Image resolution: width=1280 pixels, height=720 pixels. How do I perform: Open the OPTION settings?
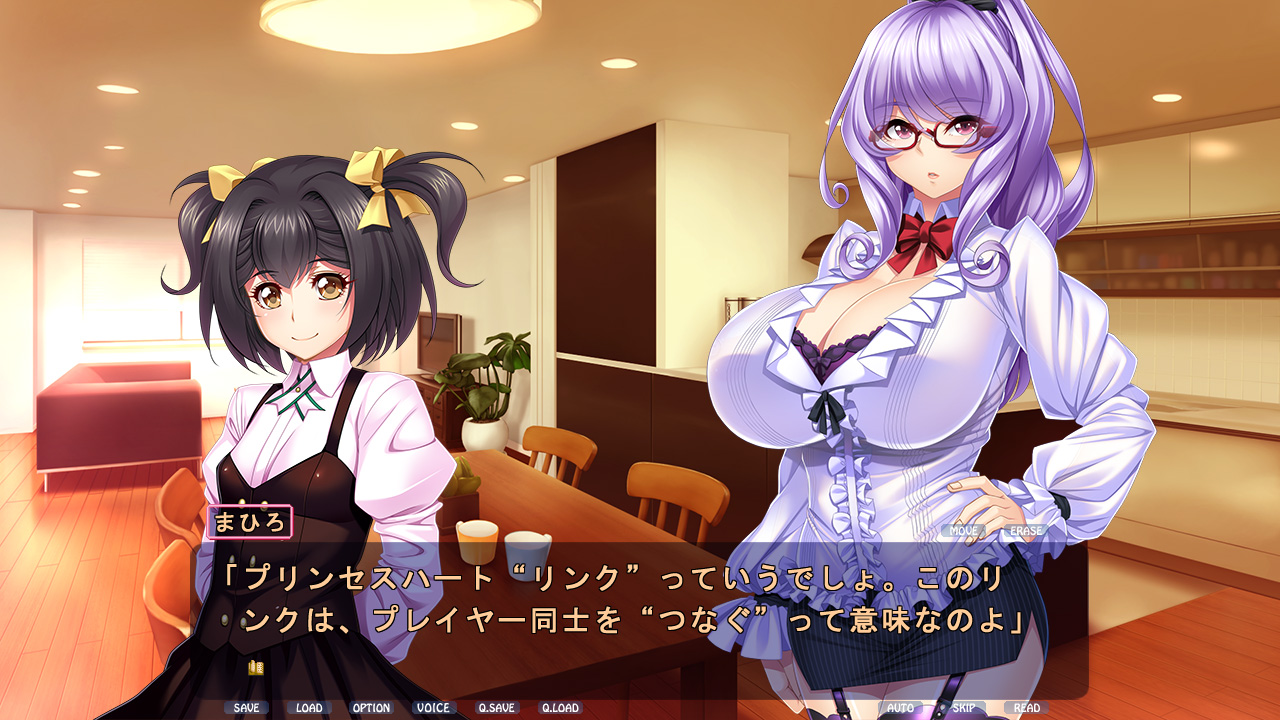pos(371,708)
